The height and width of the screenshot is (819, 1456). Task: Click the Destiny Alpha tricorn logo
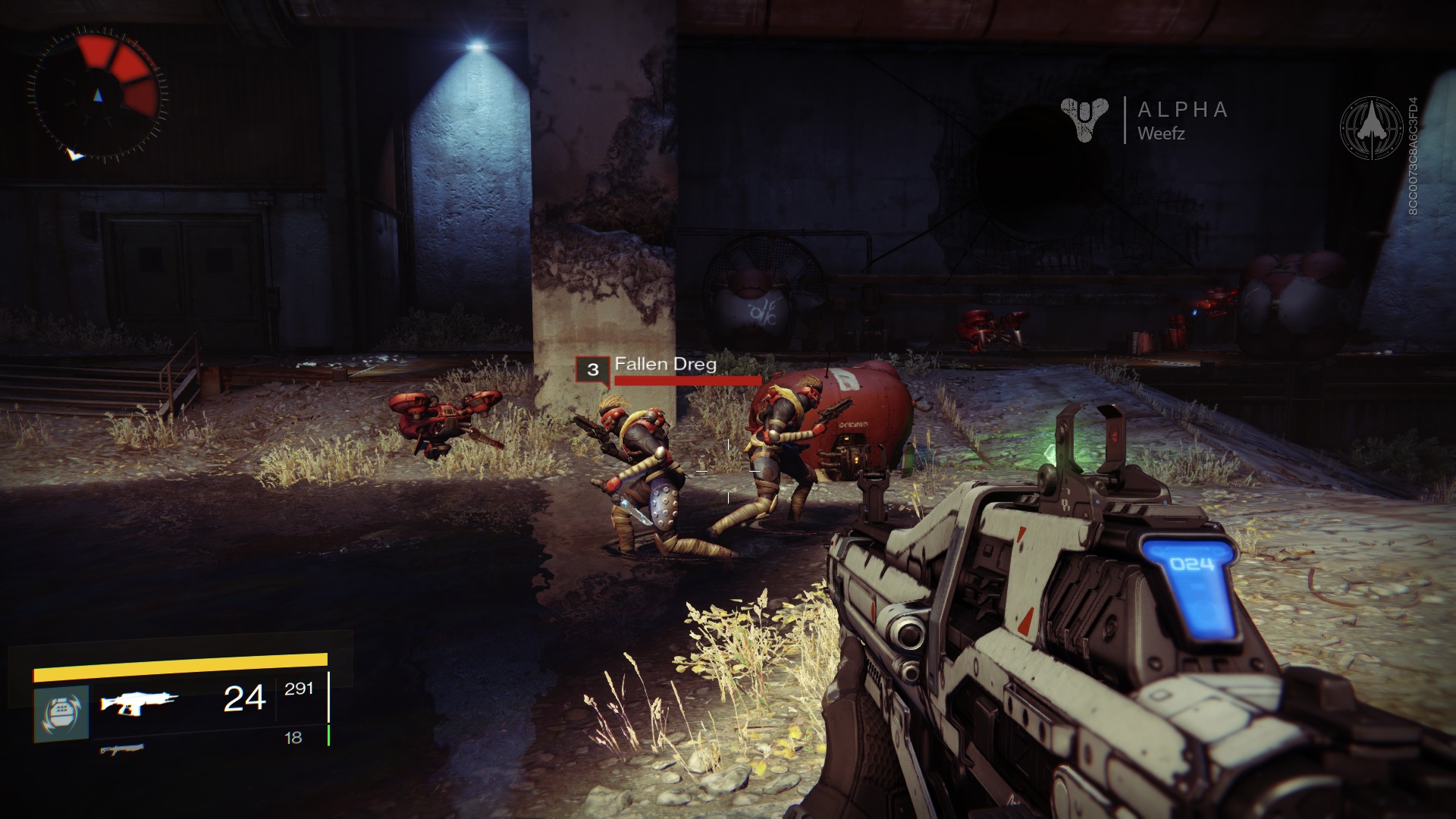[1084, 120]
